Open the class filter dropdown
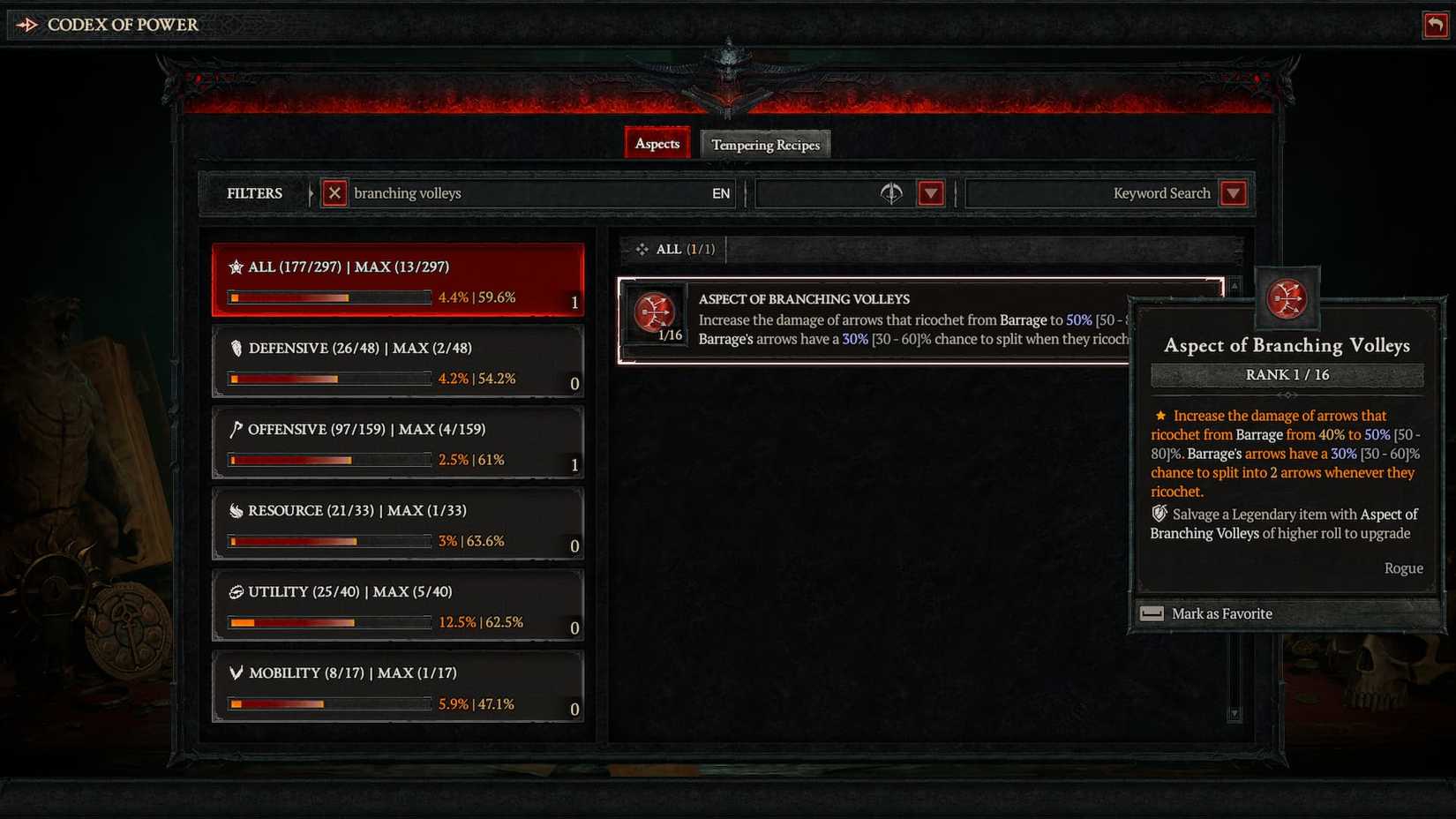The height and width of the screenshot is (819, 1456). [931, 193]
